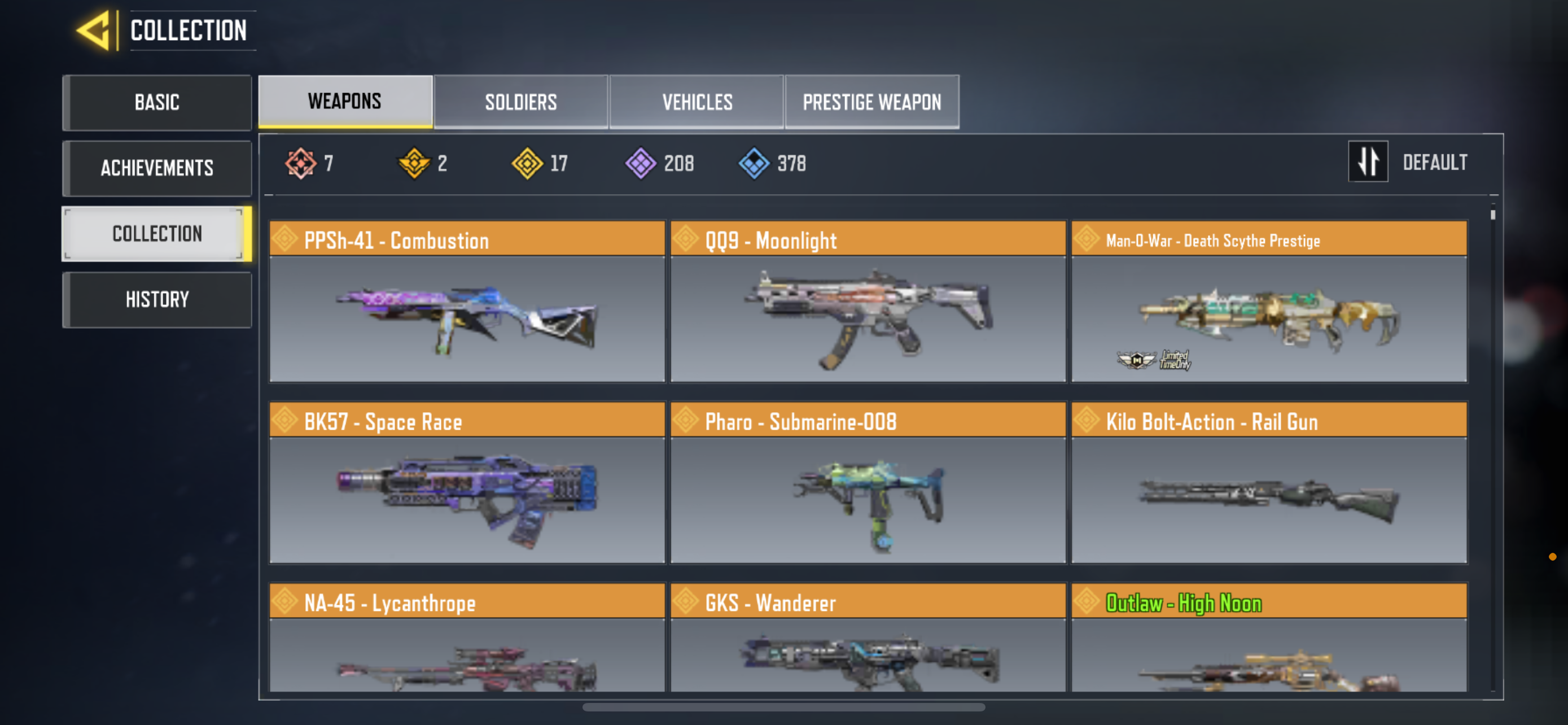The height and width of the screenshot is (725, 1568).
Task: Filter by the purple Epic rarity icon
Action: coord(640,162)
